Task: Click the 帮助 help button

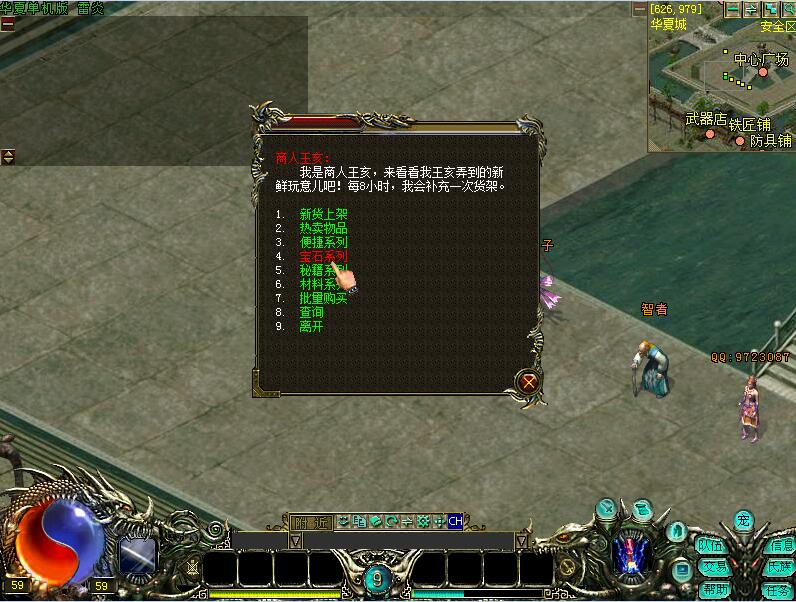Action: coord(713,589)
